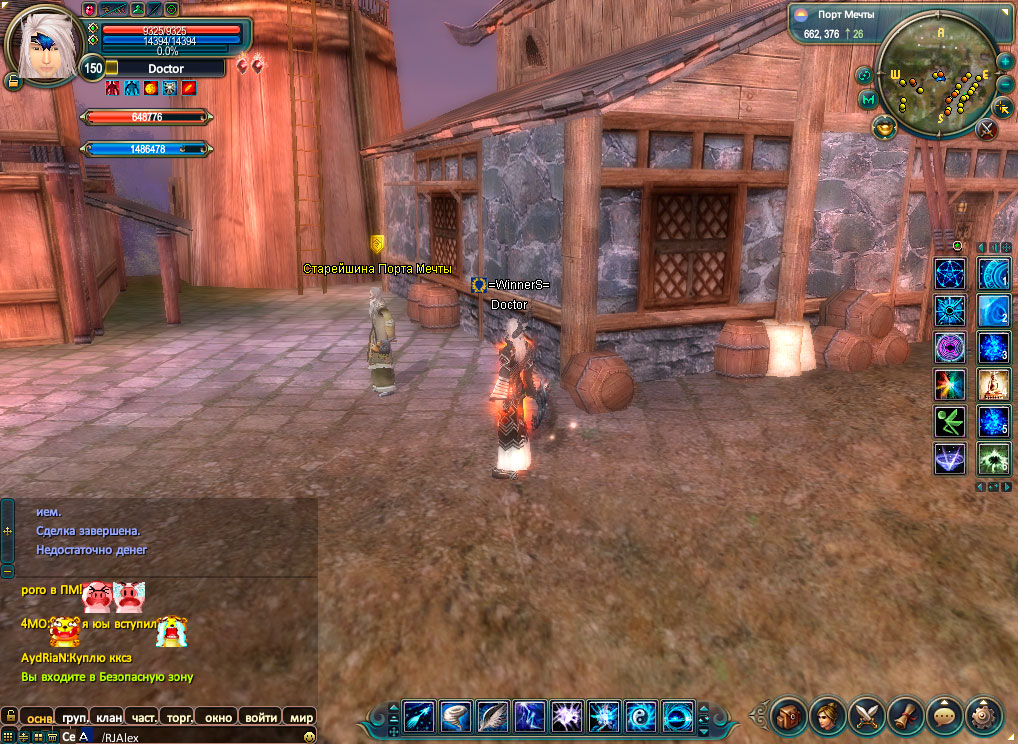
Task: Switch to the торг. chat tab
Action: [x=180, y=717]
